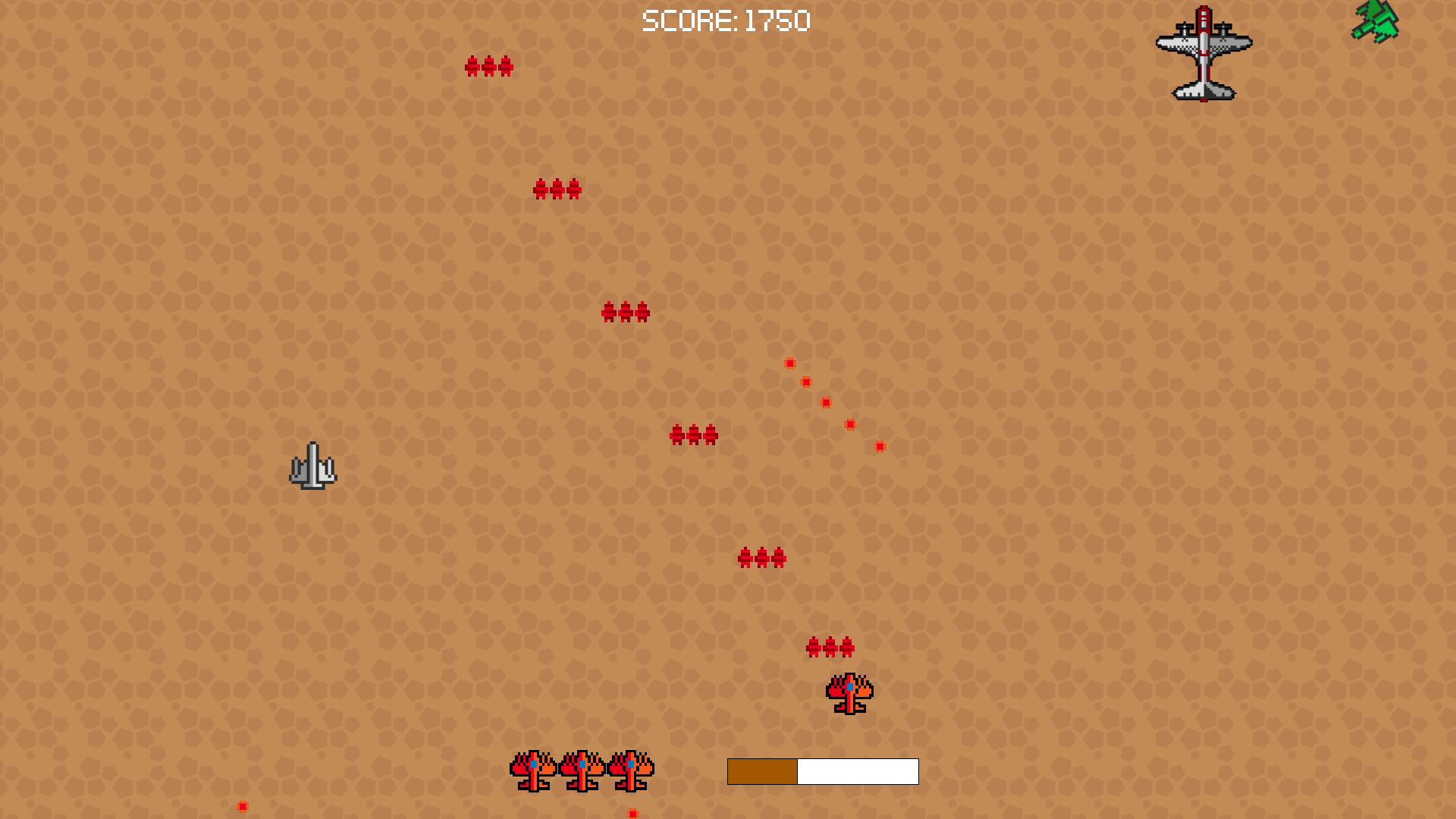Click the SCORE: 1750 text display
This screenshot has height=819, width=1456.
point(726,20)
